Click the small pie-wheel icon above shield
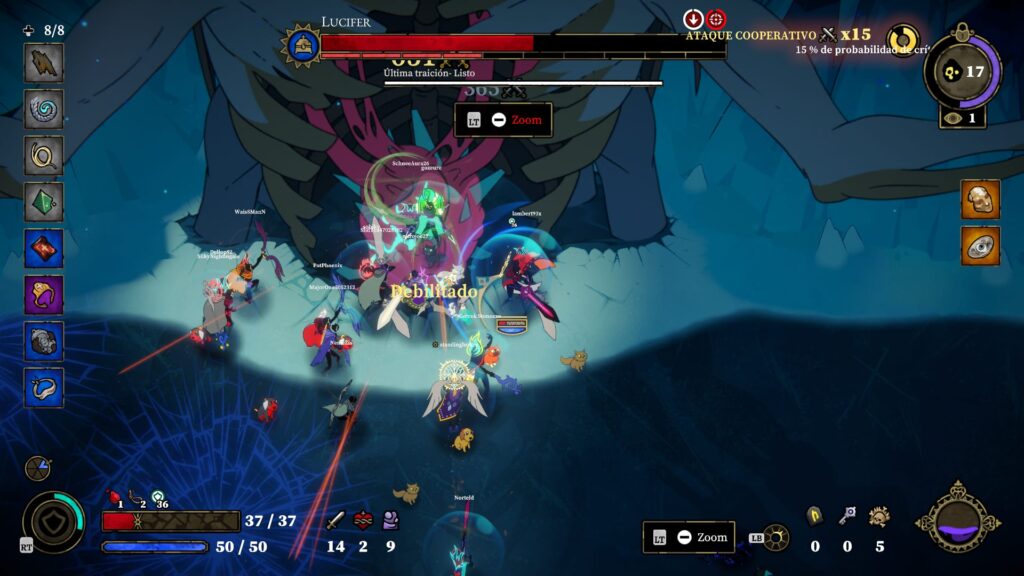The width and height of the screenshot is (1024, 576). click(37, 468)
